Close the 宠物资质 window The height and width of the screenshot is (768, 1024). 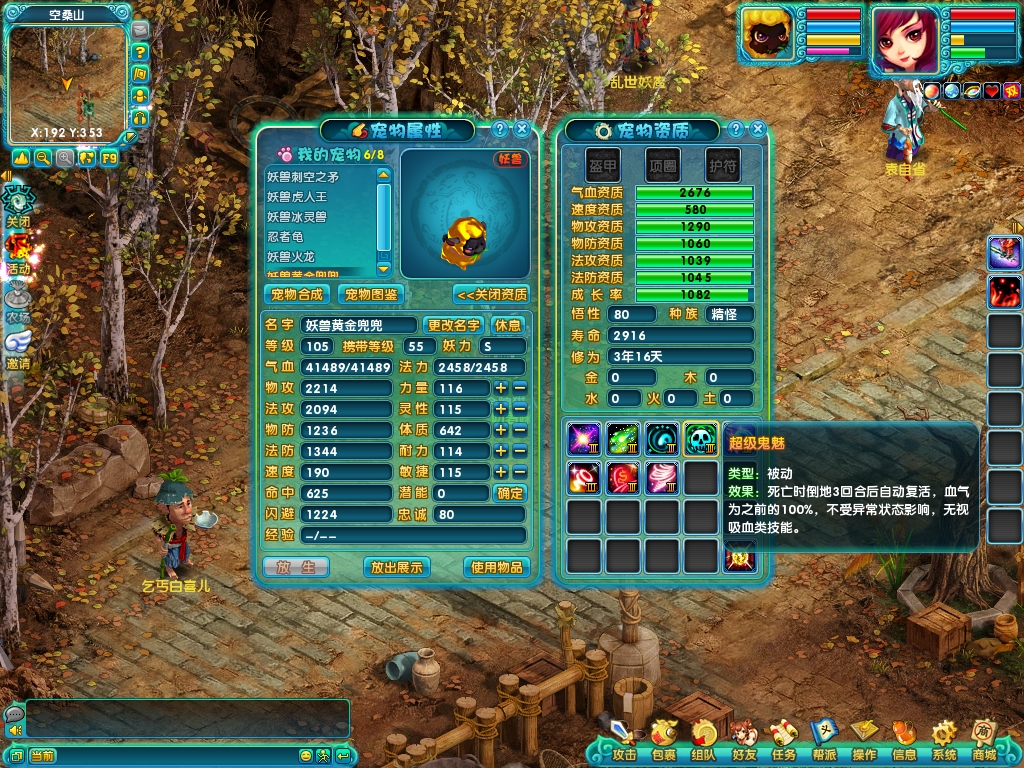coord(758,129)
